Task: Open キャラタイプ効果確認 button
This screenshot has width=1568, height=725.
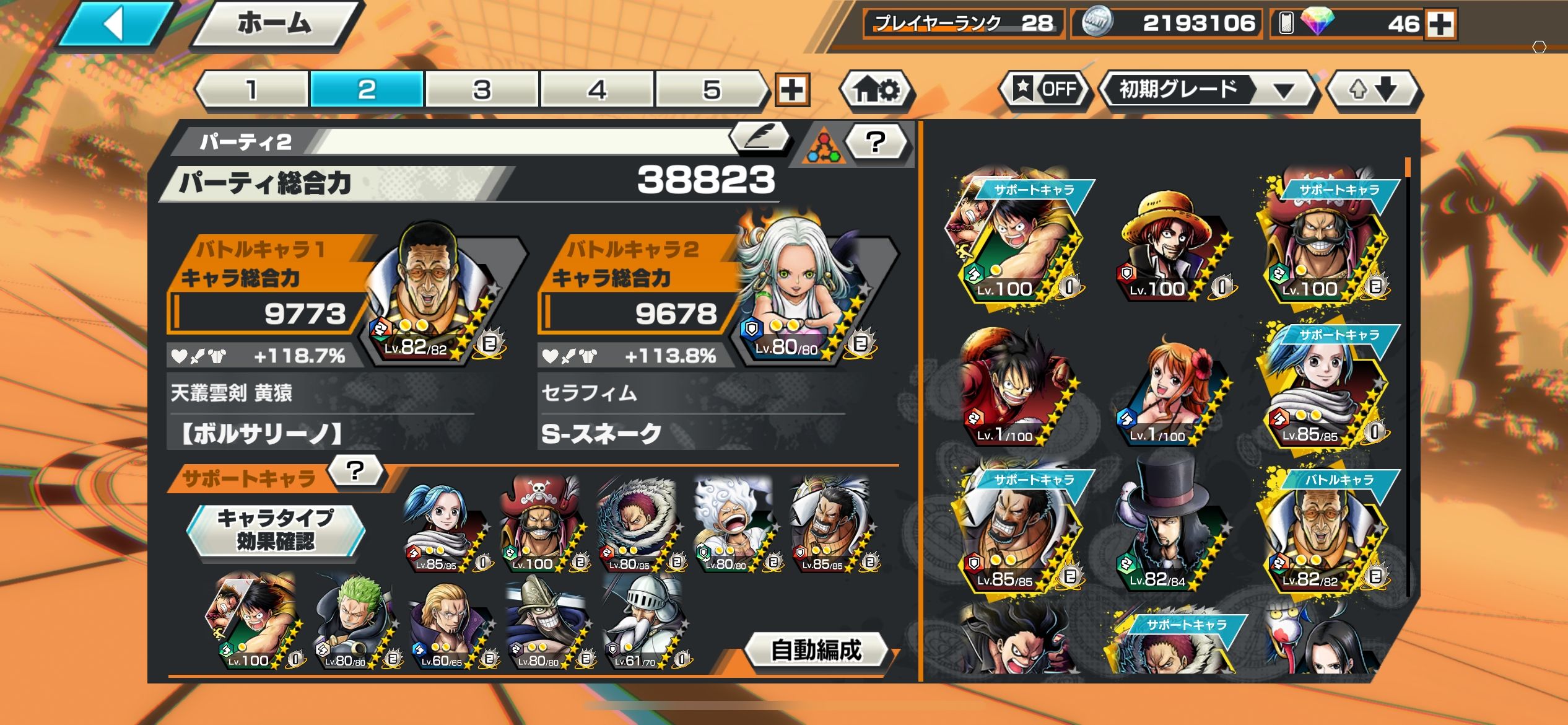Action: point(276,529)
